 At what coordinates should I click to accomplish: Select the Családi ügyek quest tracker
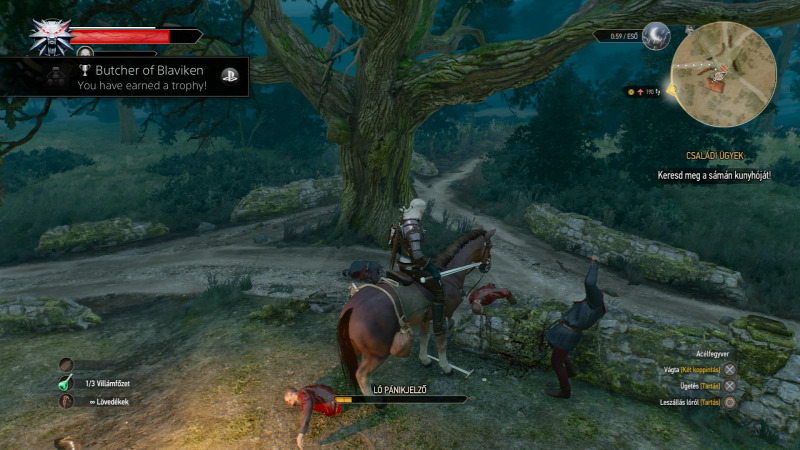(713, 156)
